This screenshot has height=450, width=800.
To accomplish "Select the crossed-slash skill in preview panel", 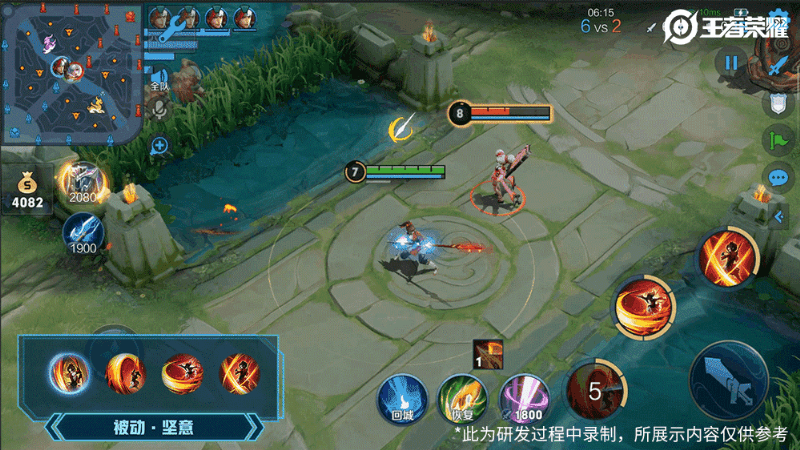I will (239, 375).
